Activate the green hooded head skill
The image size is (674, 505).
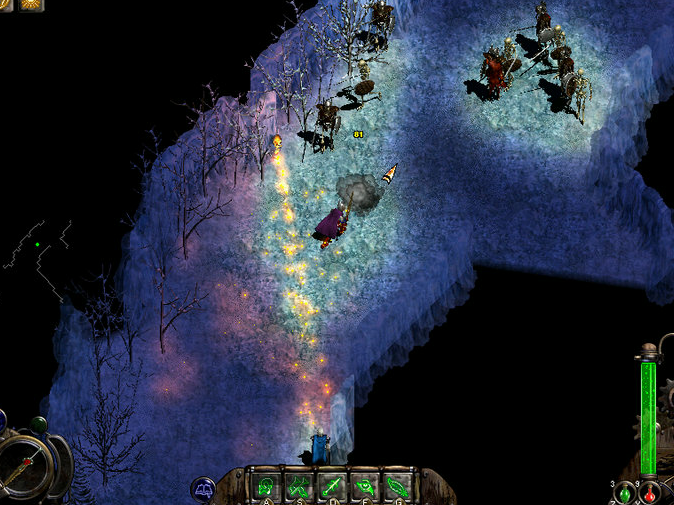tap(266, 487)
